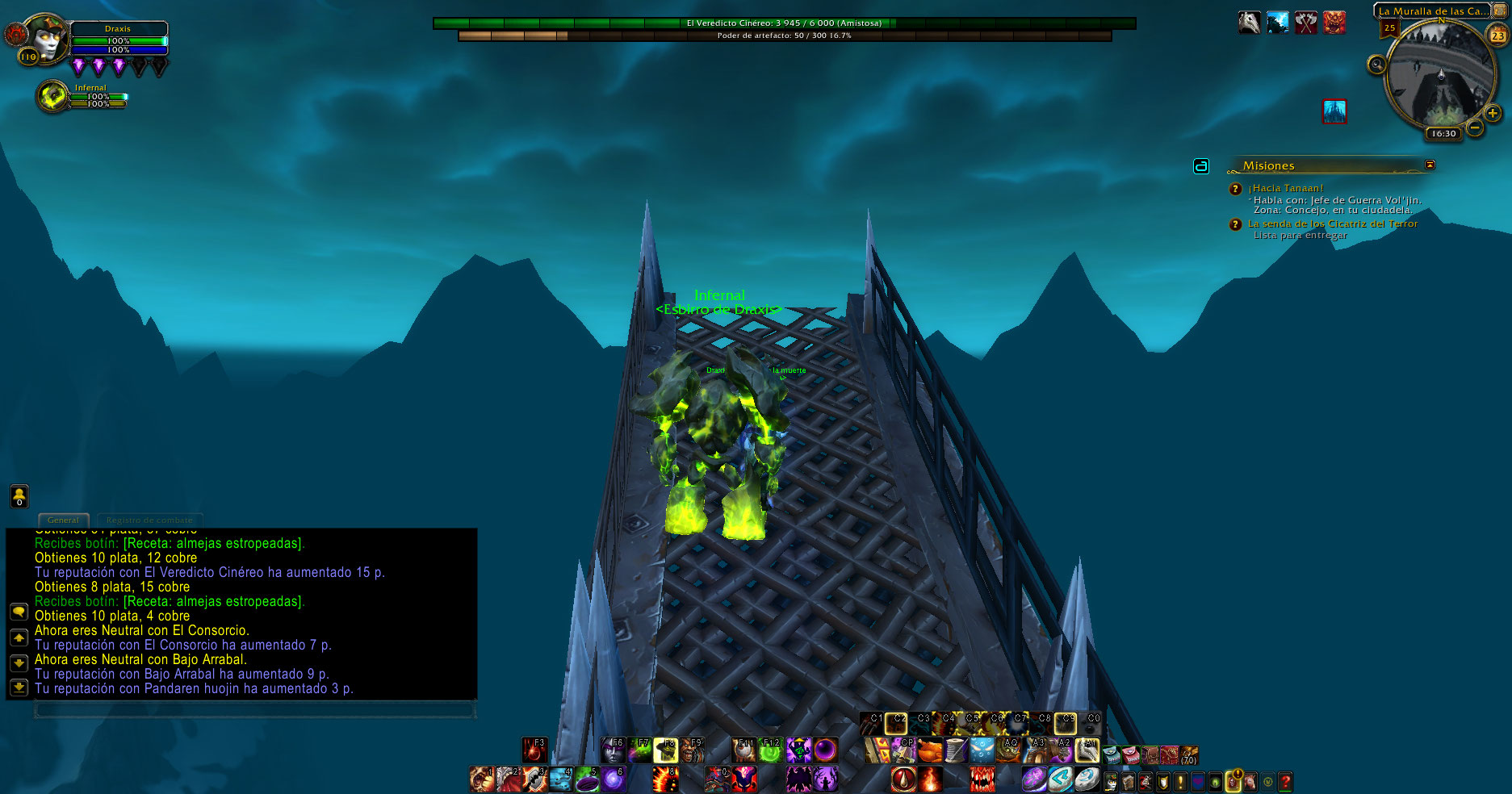Select La senda de los Cicatriz del Terror quest

pos(1332,224)
